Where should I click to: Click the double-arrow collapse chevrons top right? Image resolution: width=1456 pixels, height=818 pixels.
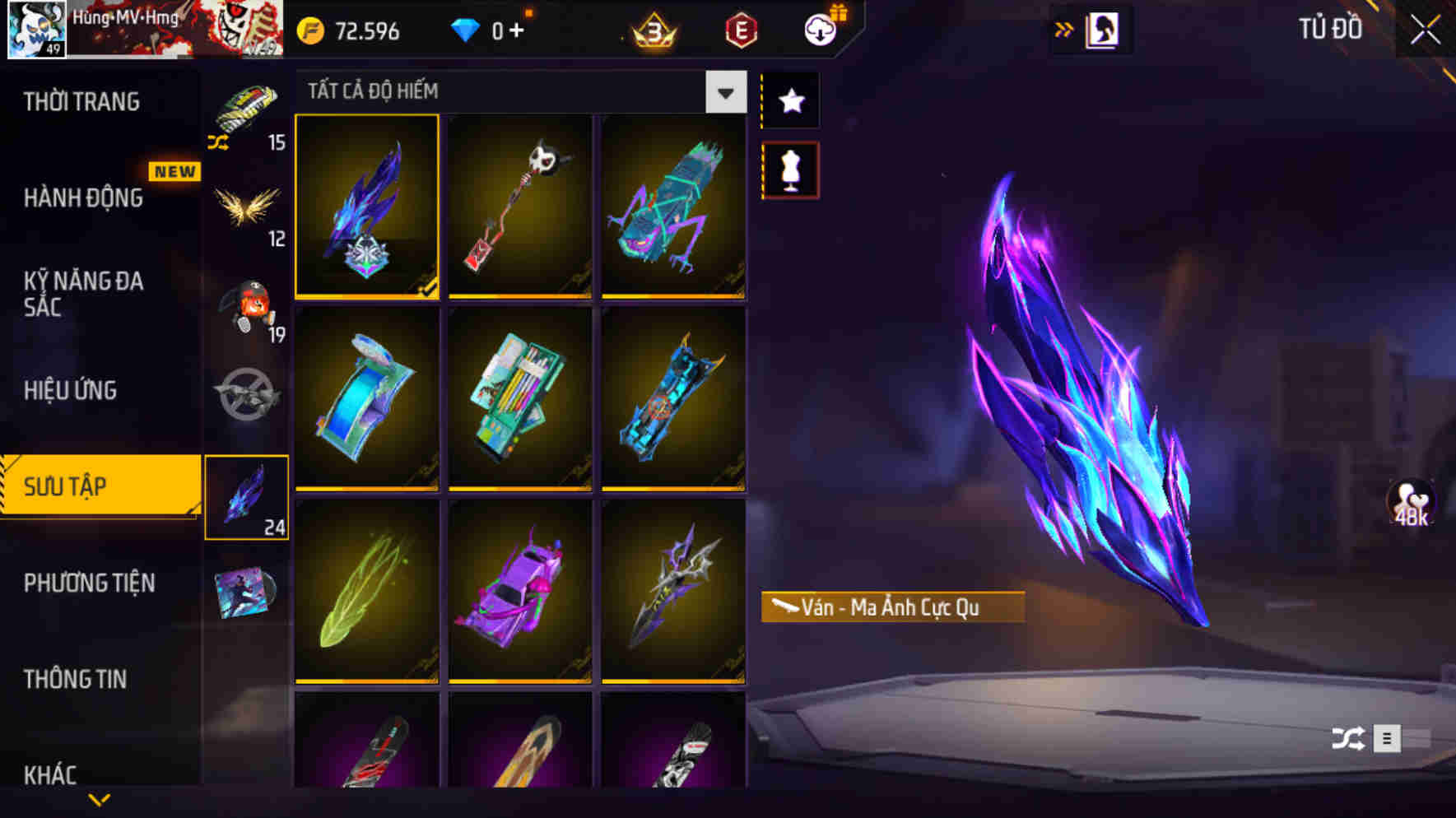click(1064, 27)
